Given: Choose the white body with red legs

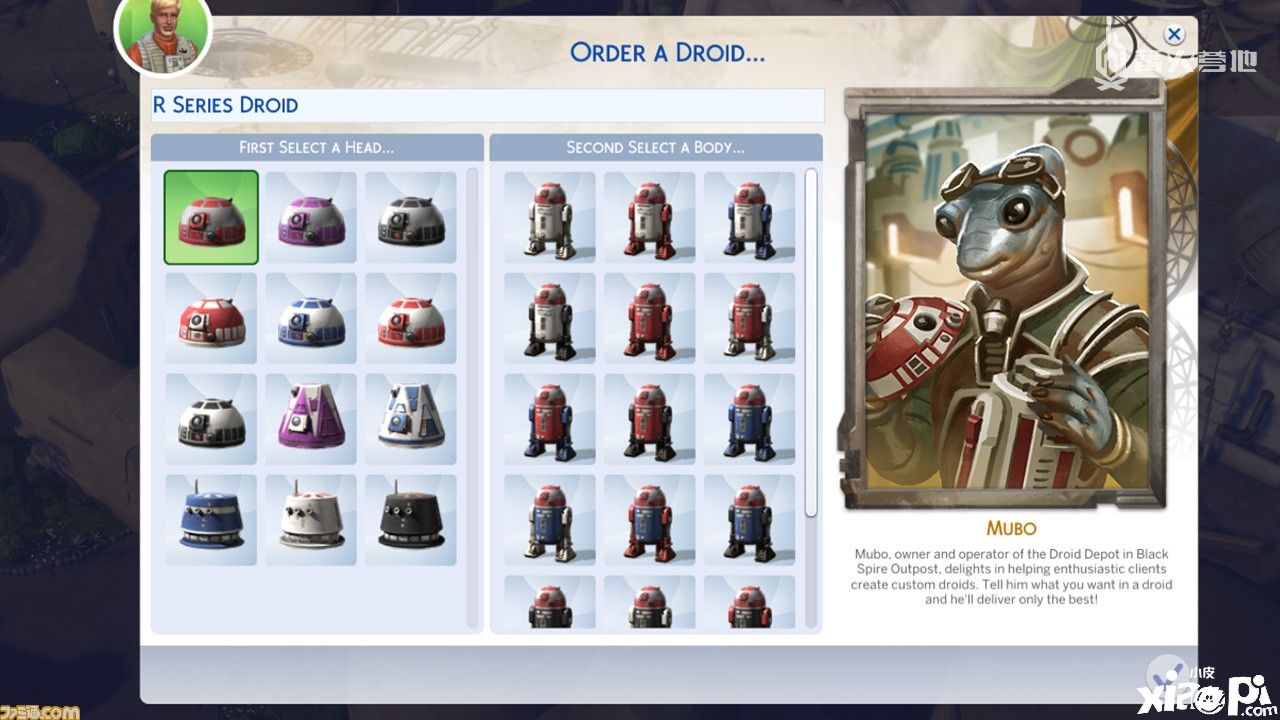Looking at the screenshot, I should 650,217.
